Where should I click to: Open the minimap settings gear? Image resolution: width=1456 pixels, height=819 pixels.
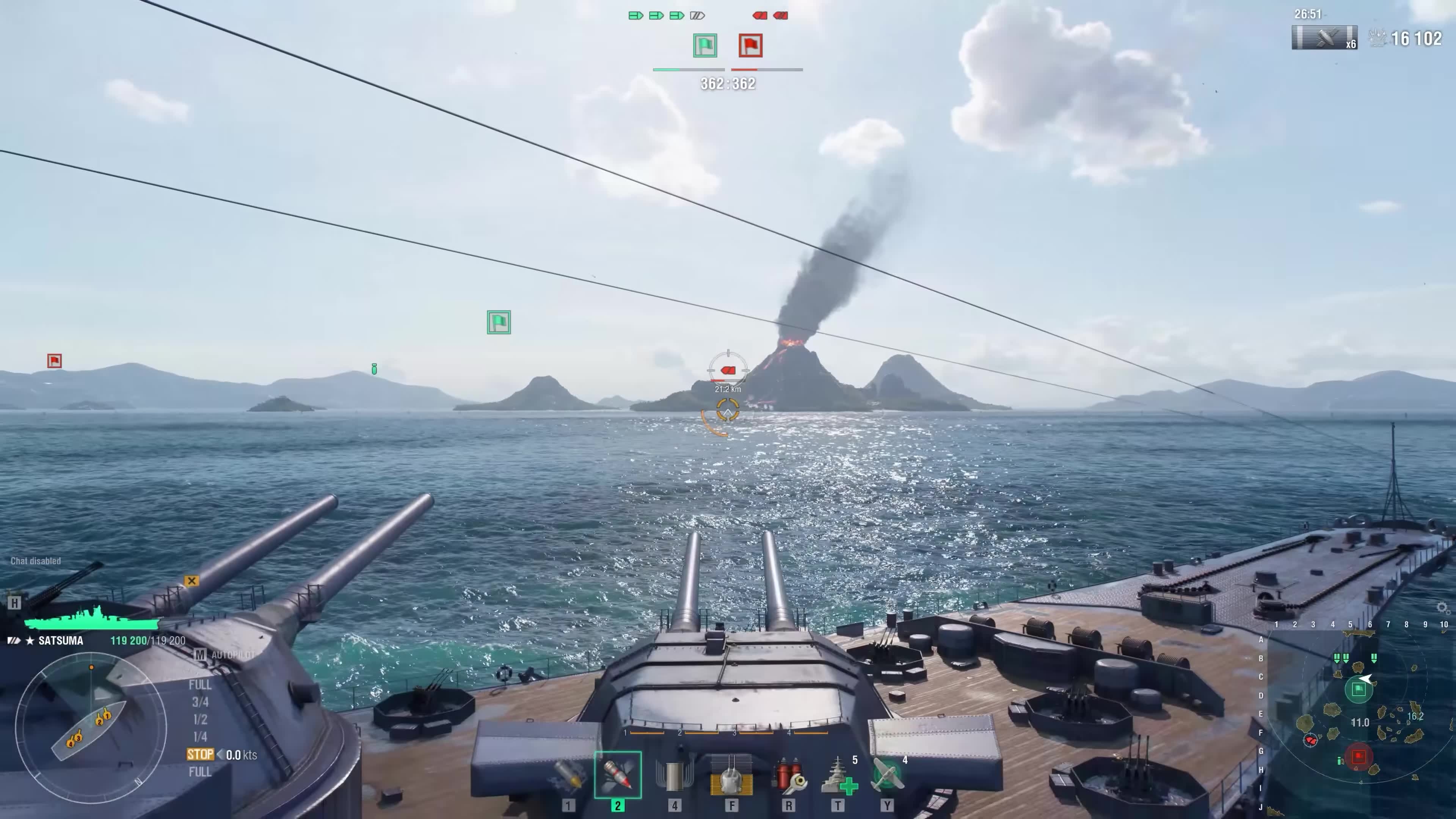pos(1442,607)
